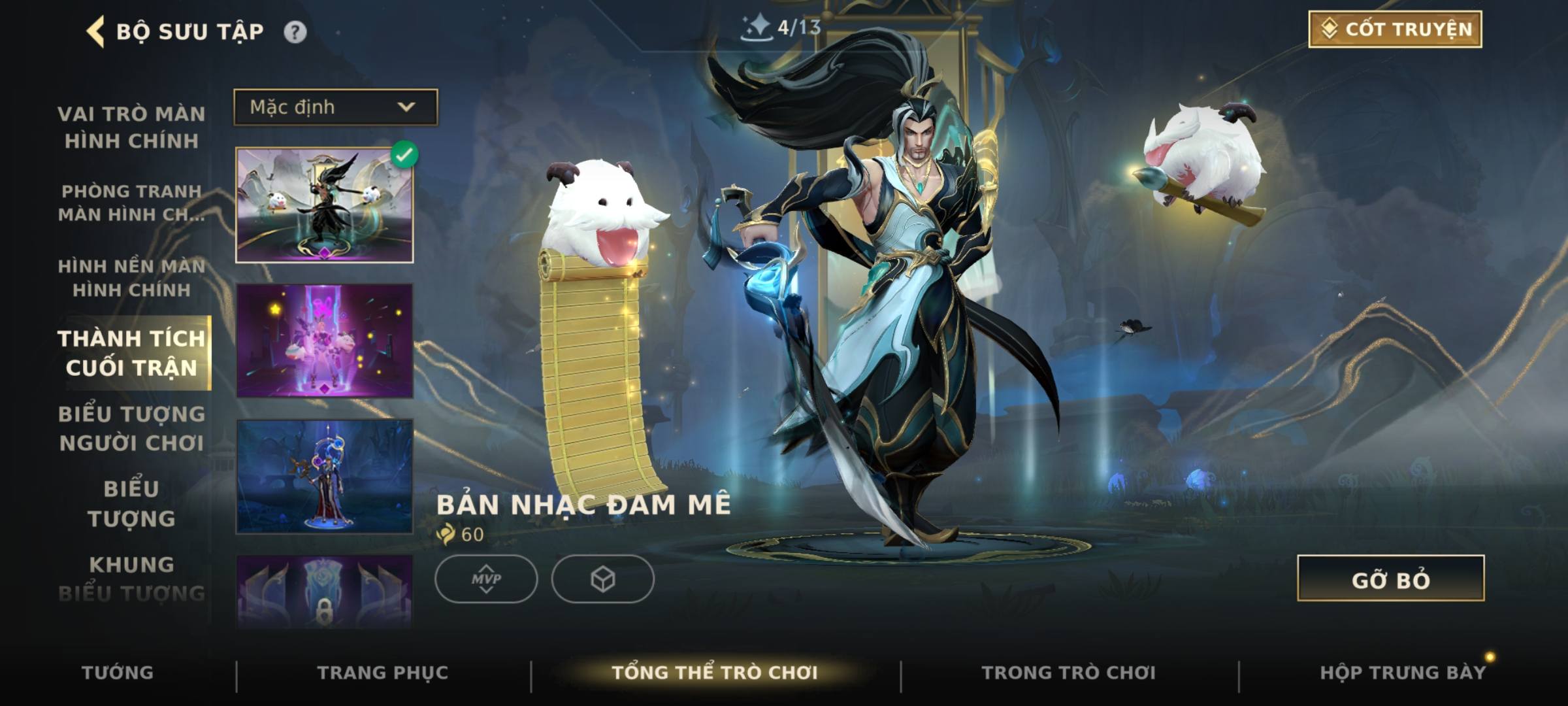This screenshot has width=1568, height=706.
Task: Open the Hộp Trưng Bày tab
Action: (x=1403, y=673)
